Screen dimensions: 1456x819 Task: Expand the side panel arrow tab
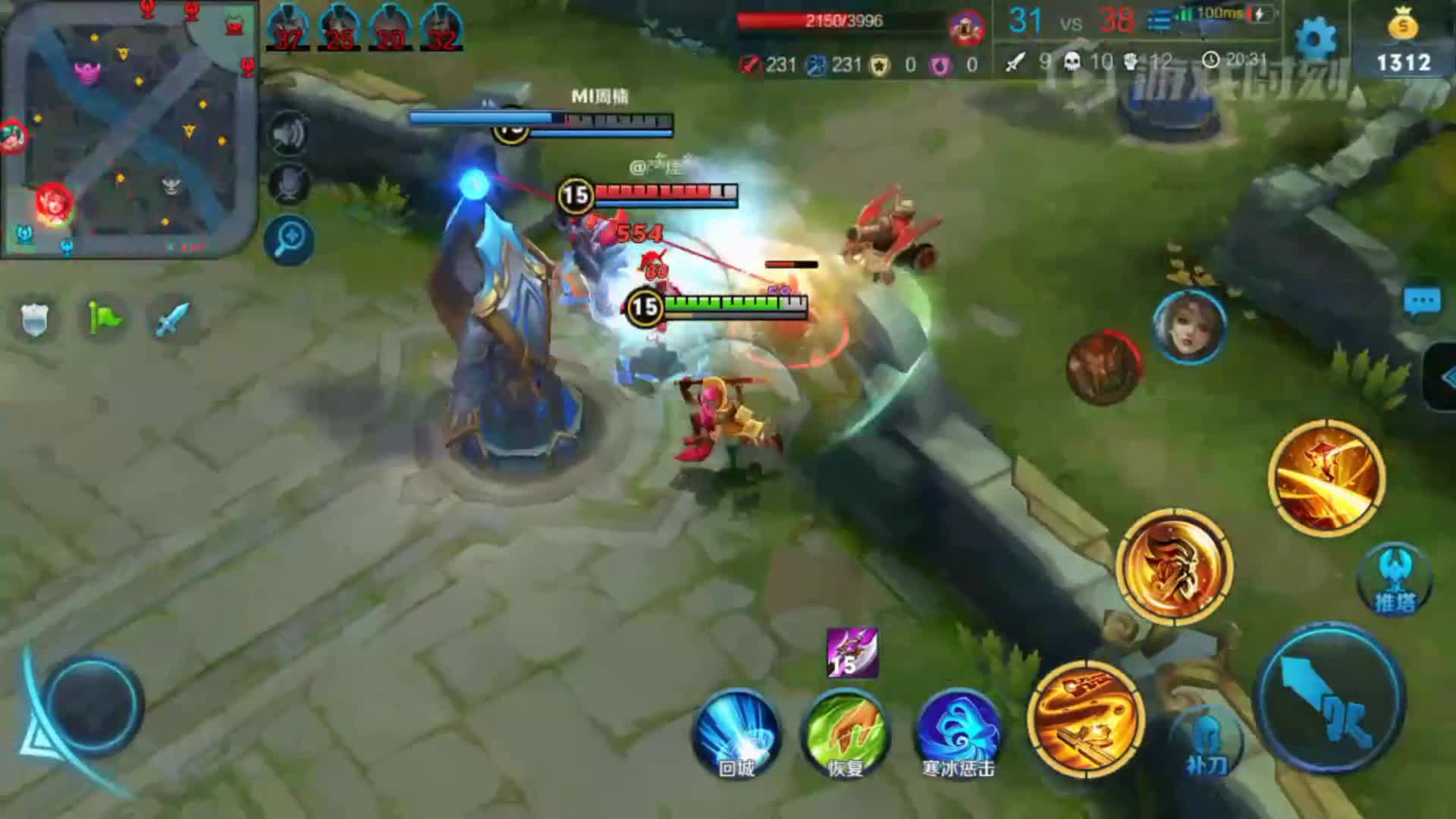(1443, 377)
